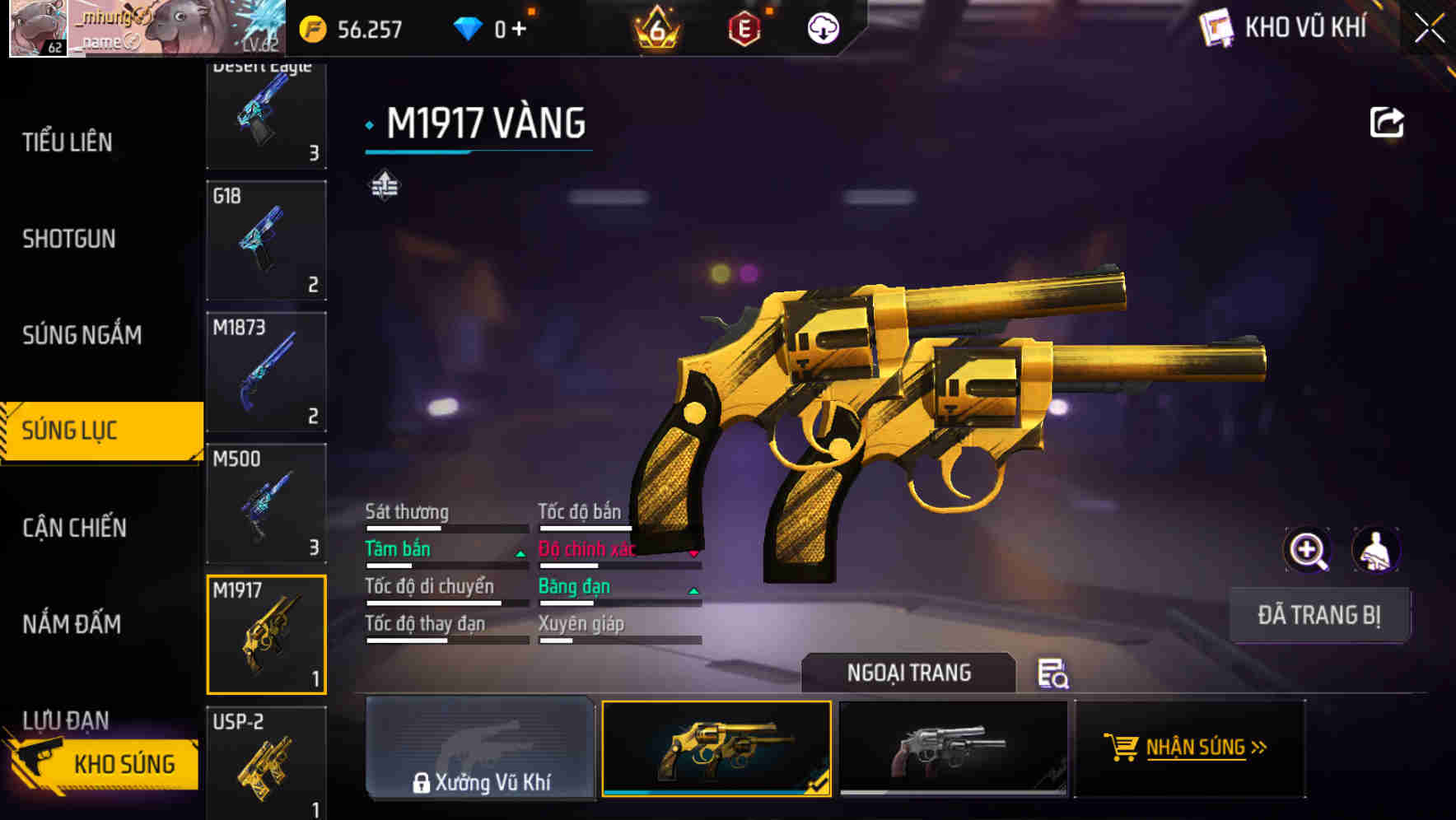Click the attribute badge under M1917 VÀNG title

[385, 185]
